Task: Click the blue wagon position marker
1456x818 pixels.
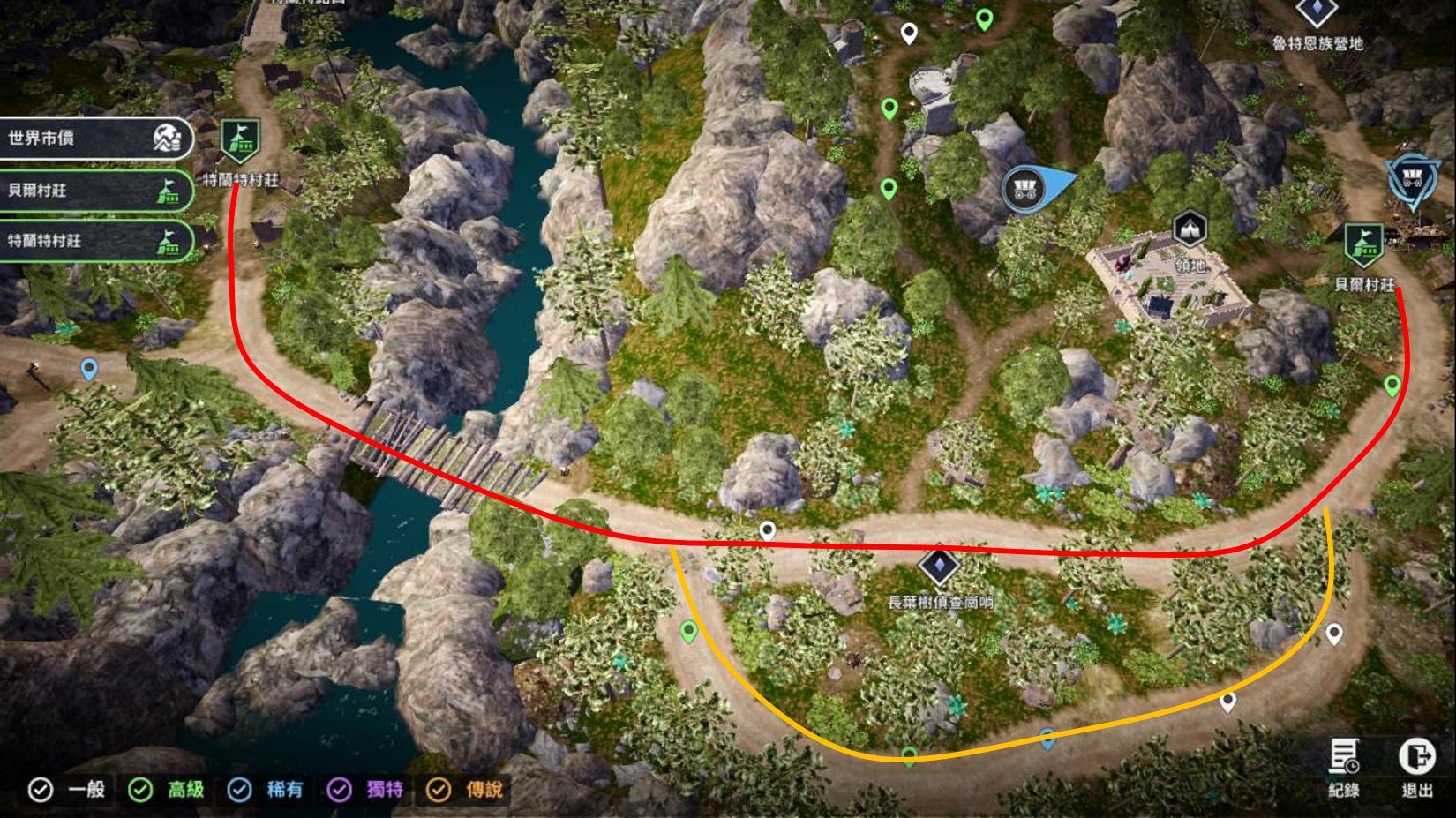Action: click(x=1024, y=188)
